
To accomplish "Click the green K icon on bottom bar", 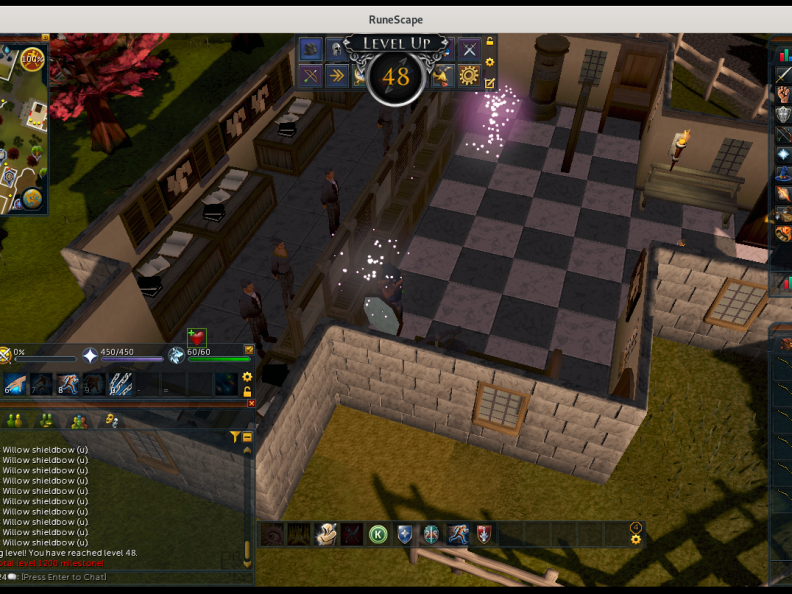I will [x=378, y=534].
